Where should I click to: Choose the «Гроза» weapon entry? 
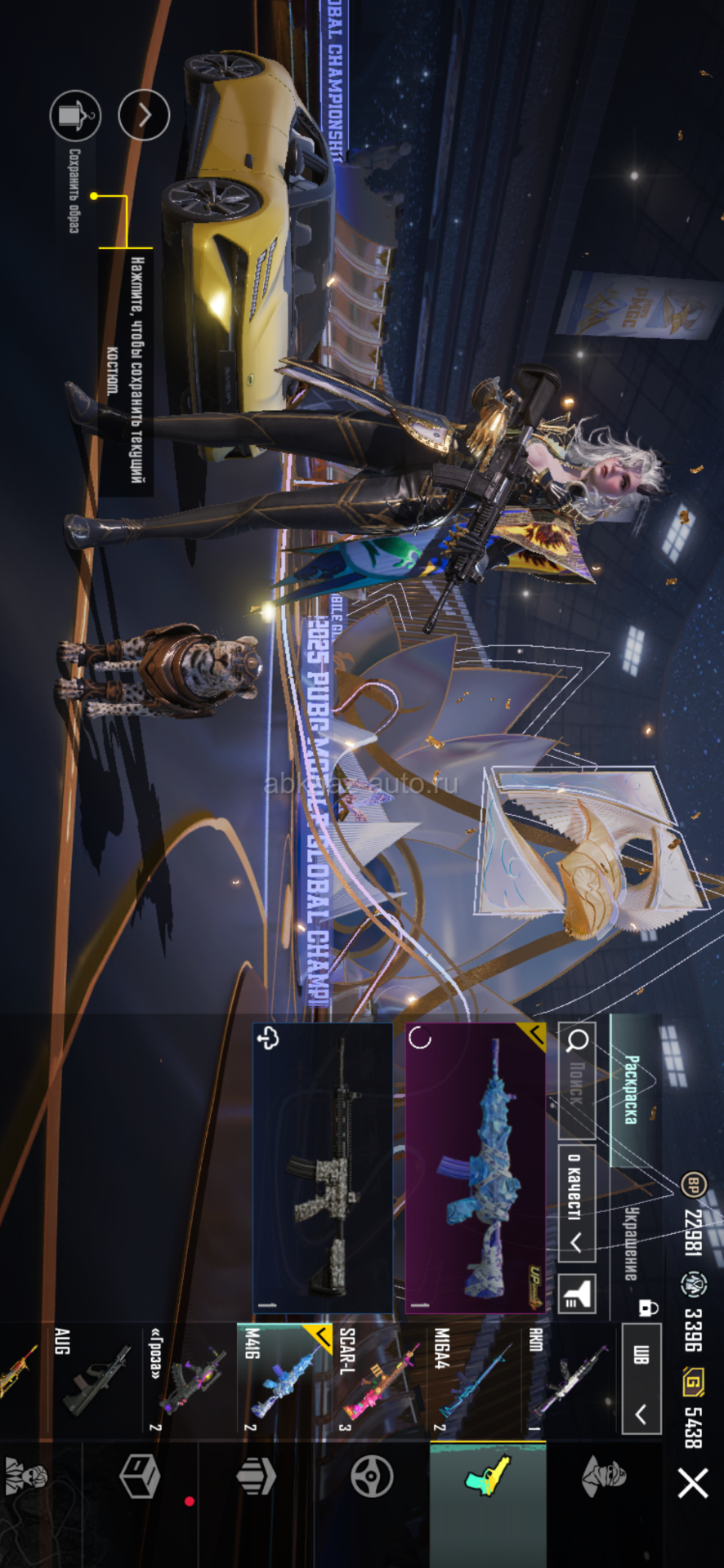pyautogui.click(x=190, y=1380)
